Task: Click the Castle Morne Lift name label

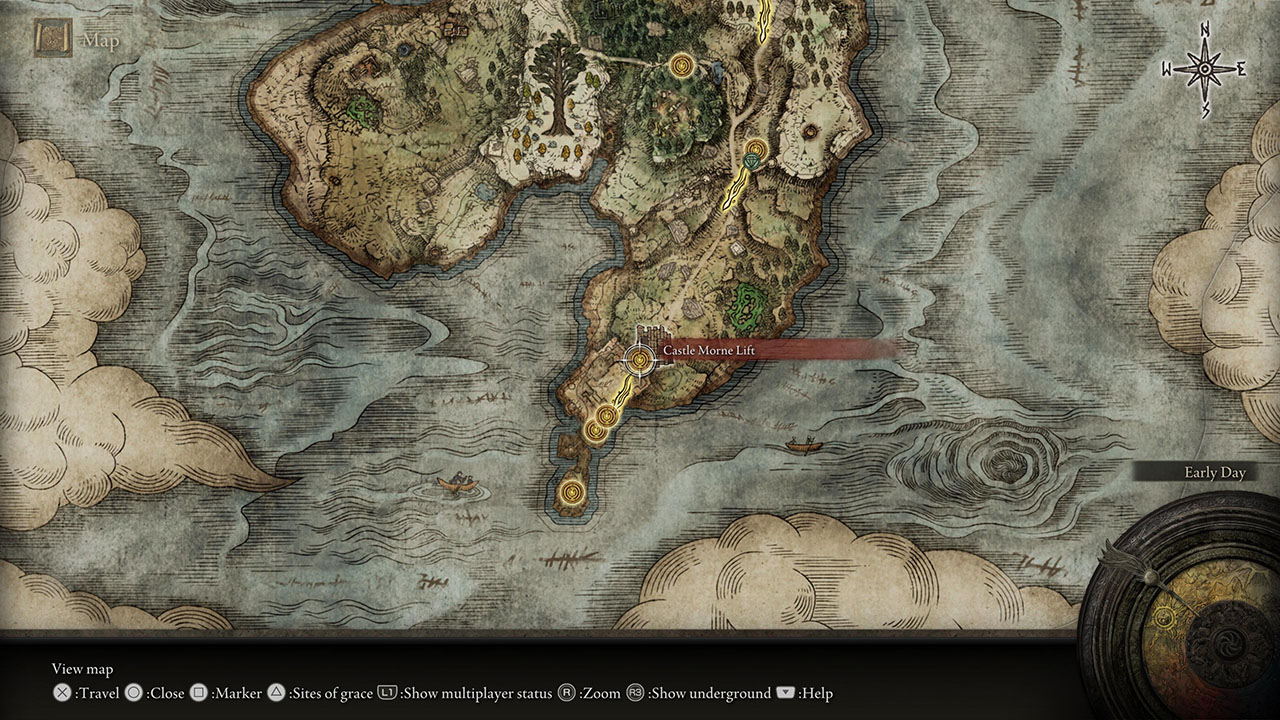Action: pyautogui.click(x=708, y=350)
